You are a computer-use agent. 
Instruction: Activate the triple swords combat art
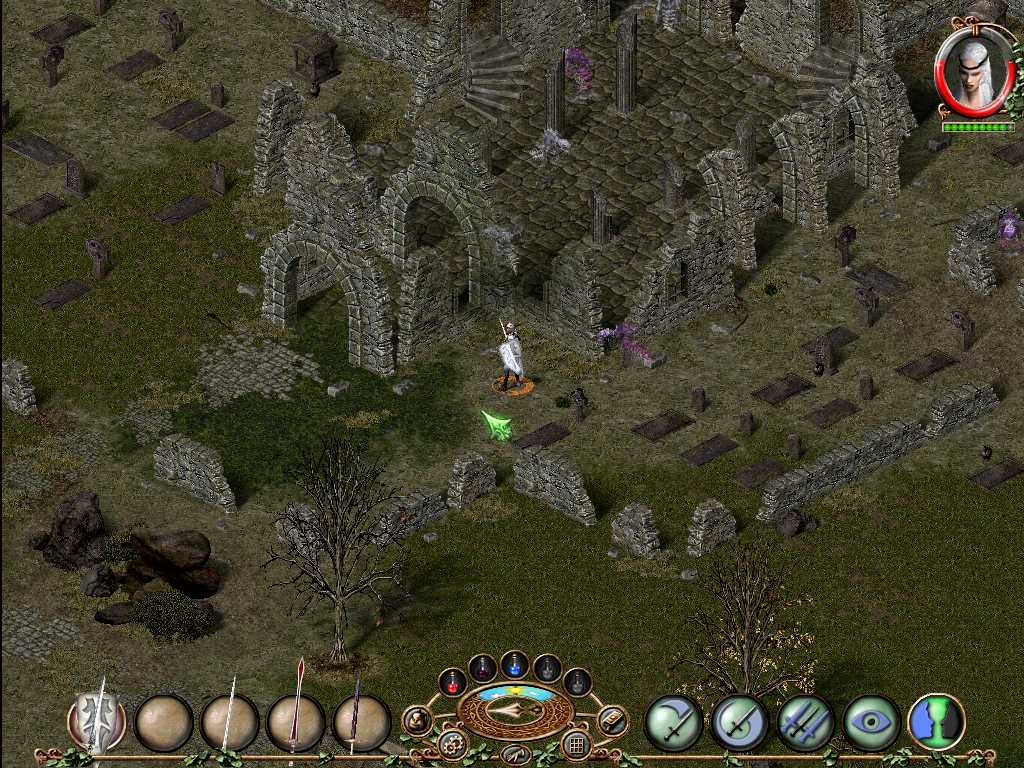click(x=805, y=722)
